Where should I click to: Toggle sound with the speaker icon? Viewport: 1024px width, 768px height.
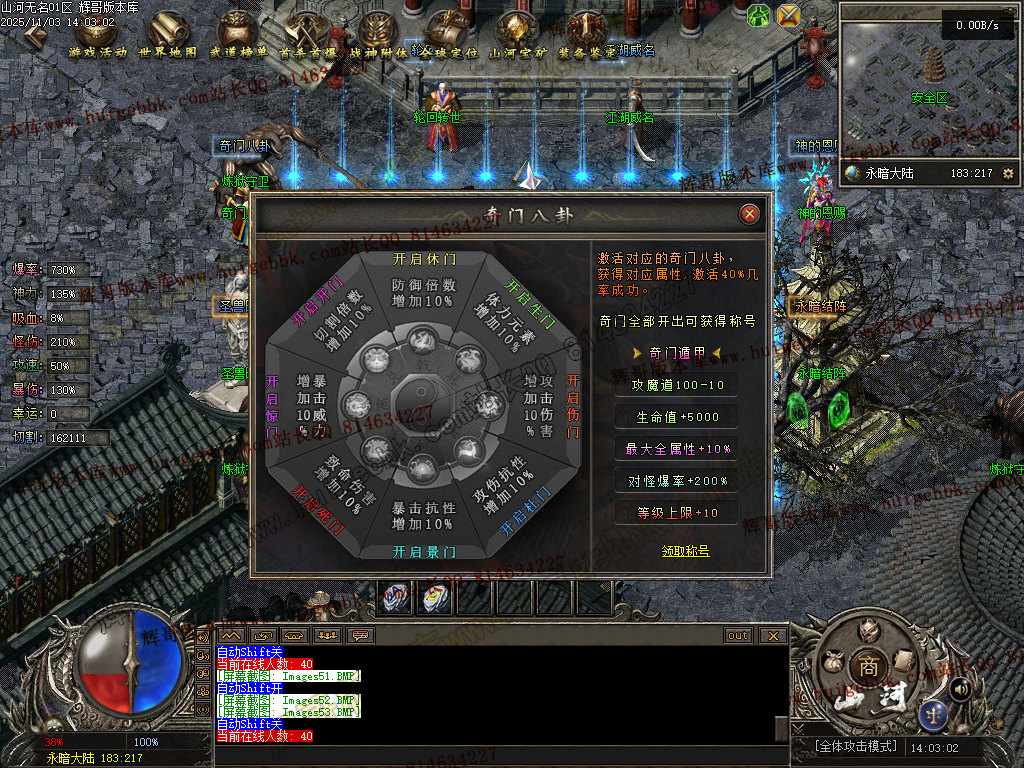(x=959, y=688)
